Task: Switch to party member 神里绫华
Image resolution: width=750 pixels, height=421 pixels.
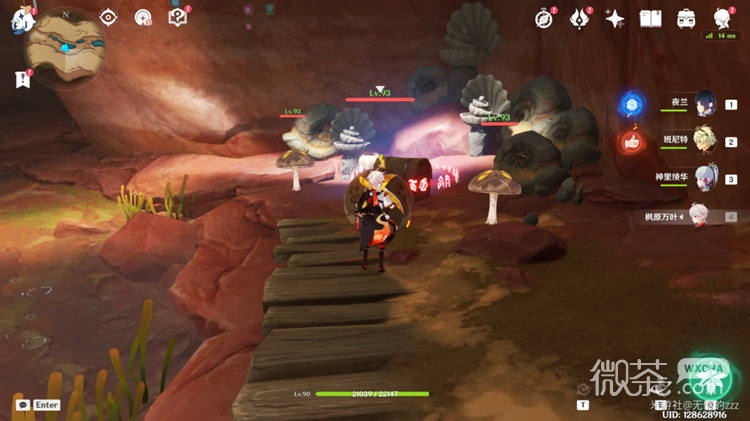Action: 707,179
